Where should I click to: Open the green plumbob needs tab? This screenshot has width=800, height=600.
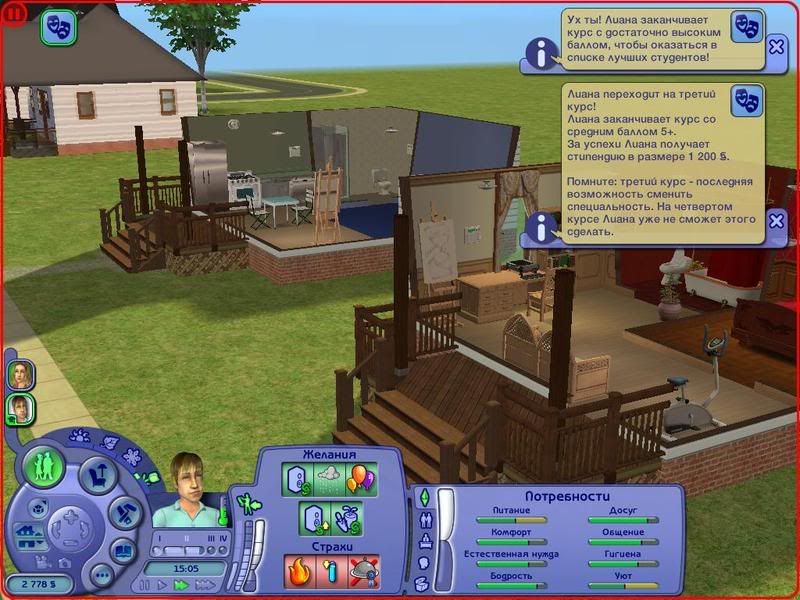[x=422, y=497]
